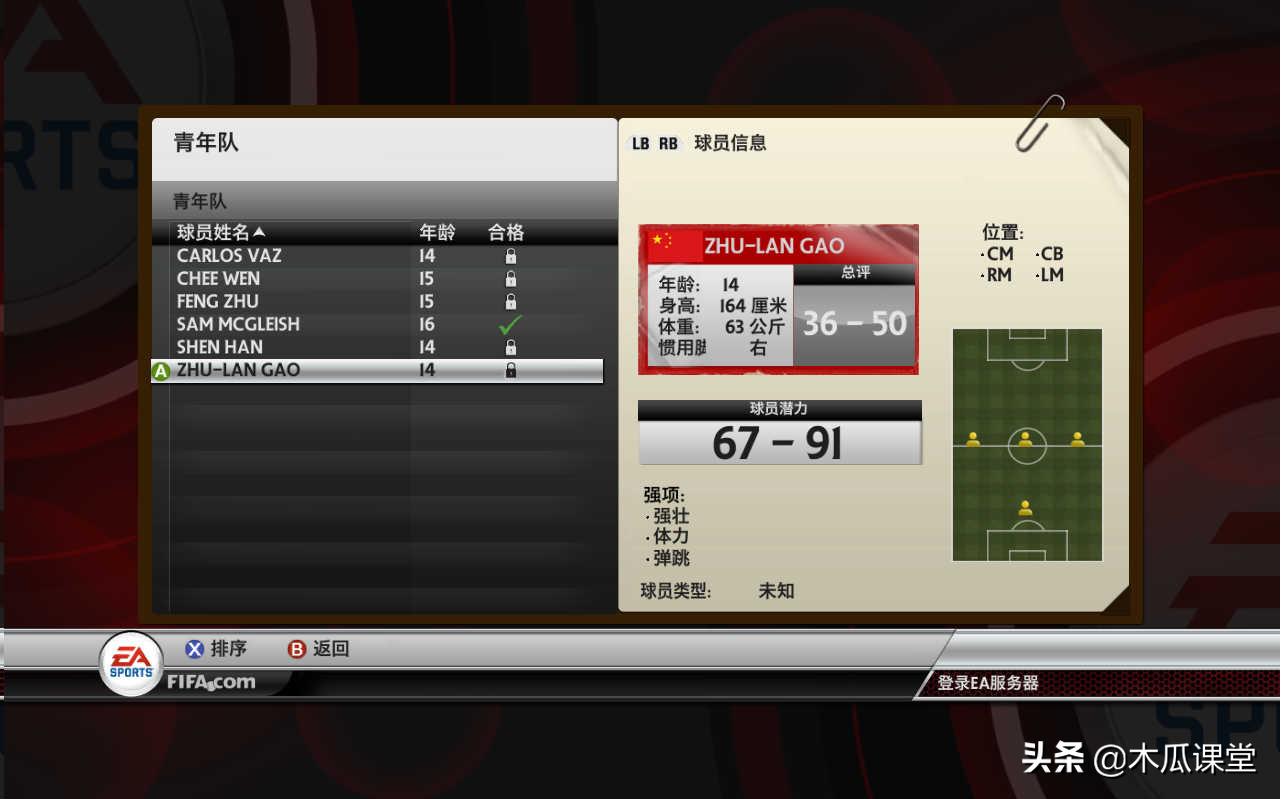The height and width of the screenshot is (799, 1281).
Task: Click the 排序 sort option
Action: [217, 649]
